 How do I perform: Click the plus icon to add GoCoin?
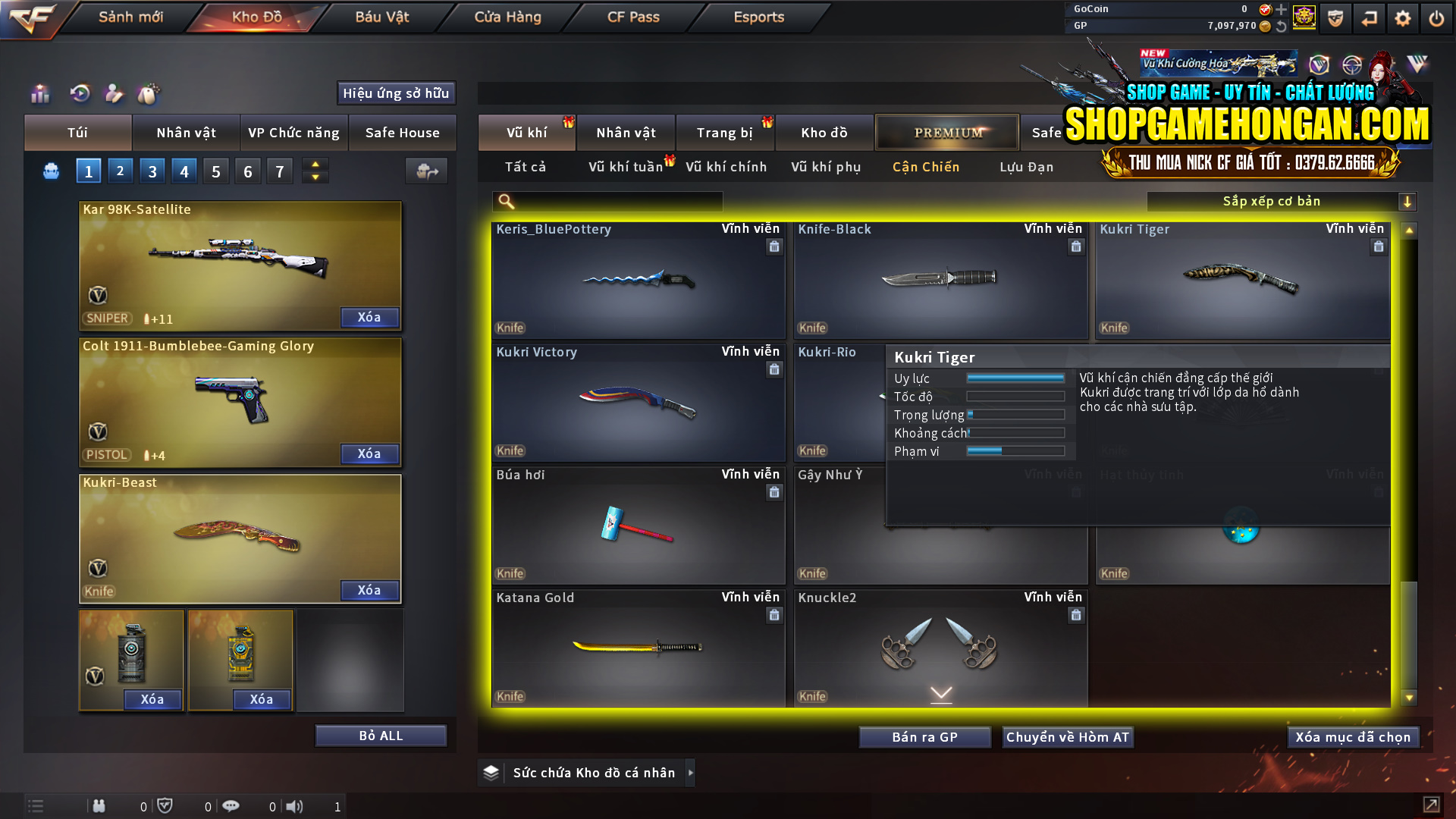[x=1282, y=10]
